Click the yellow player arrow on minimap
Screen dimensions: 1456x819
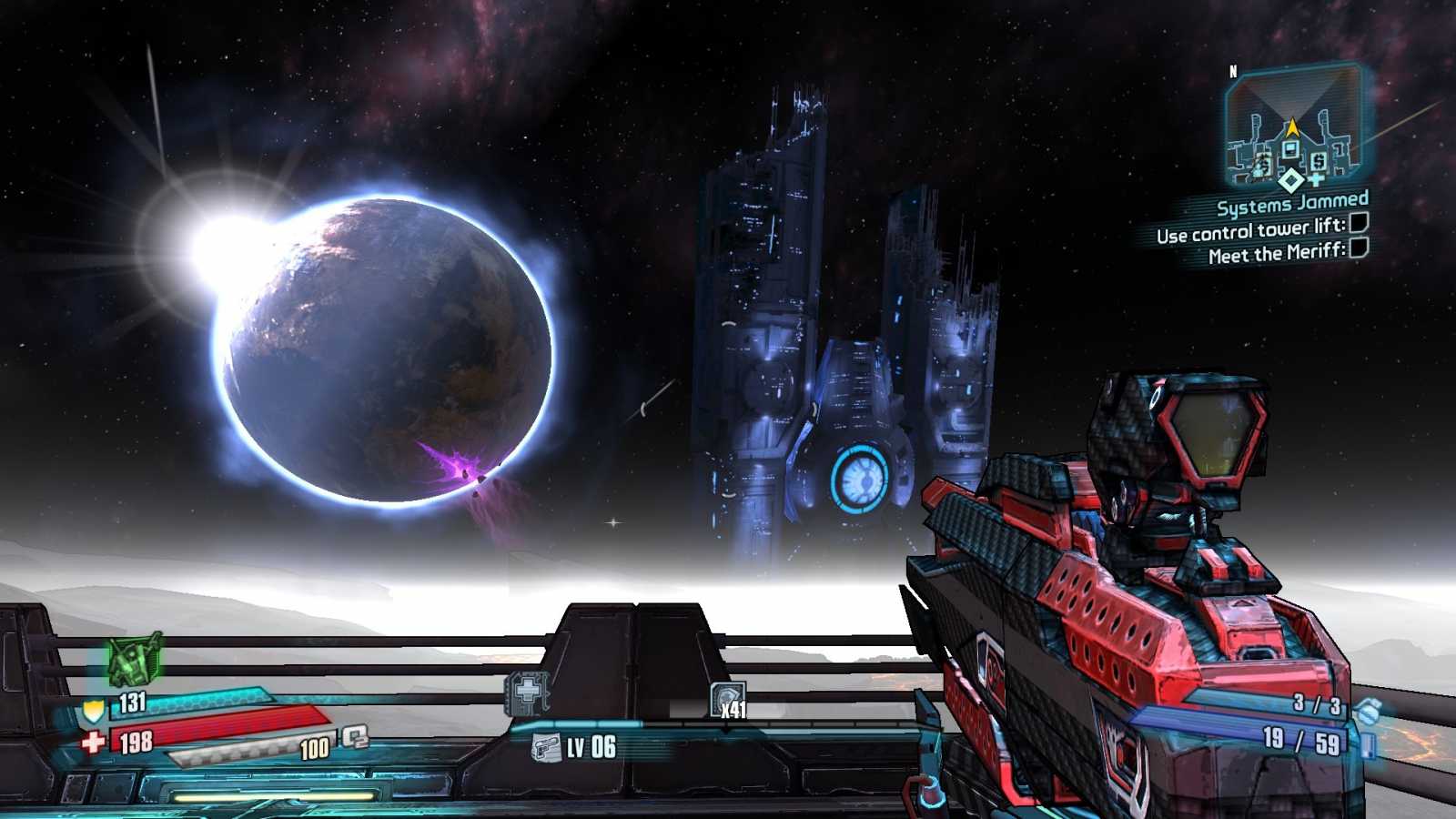[1294, 126]
